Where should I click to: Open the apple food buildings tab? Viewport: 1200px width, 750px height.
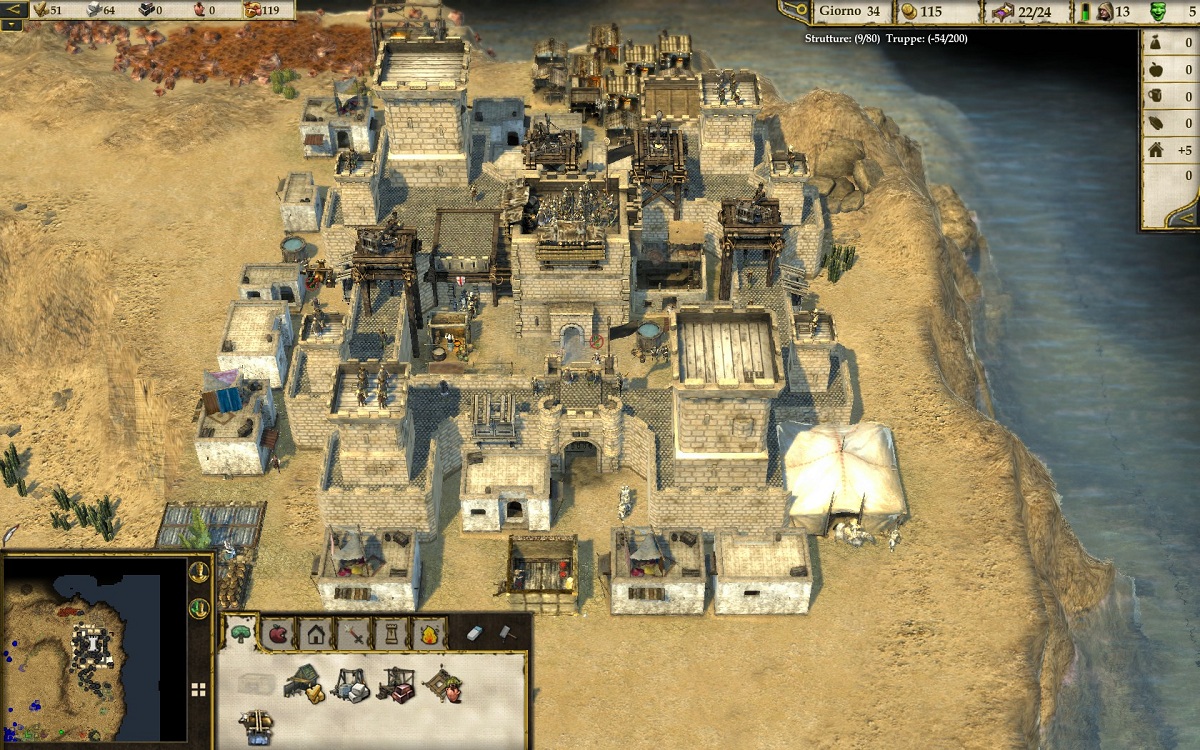click(278, 633)
